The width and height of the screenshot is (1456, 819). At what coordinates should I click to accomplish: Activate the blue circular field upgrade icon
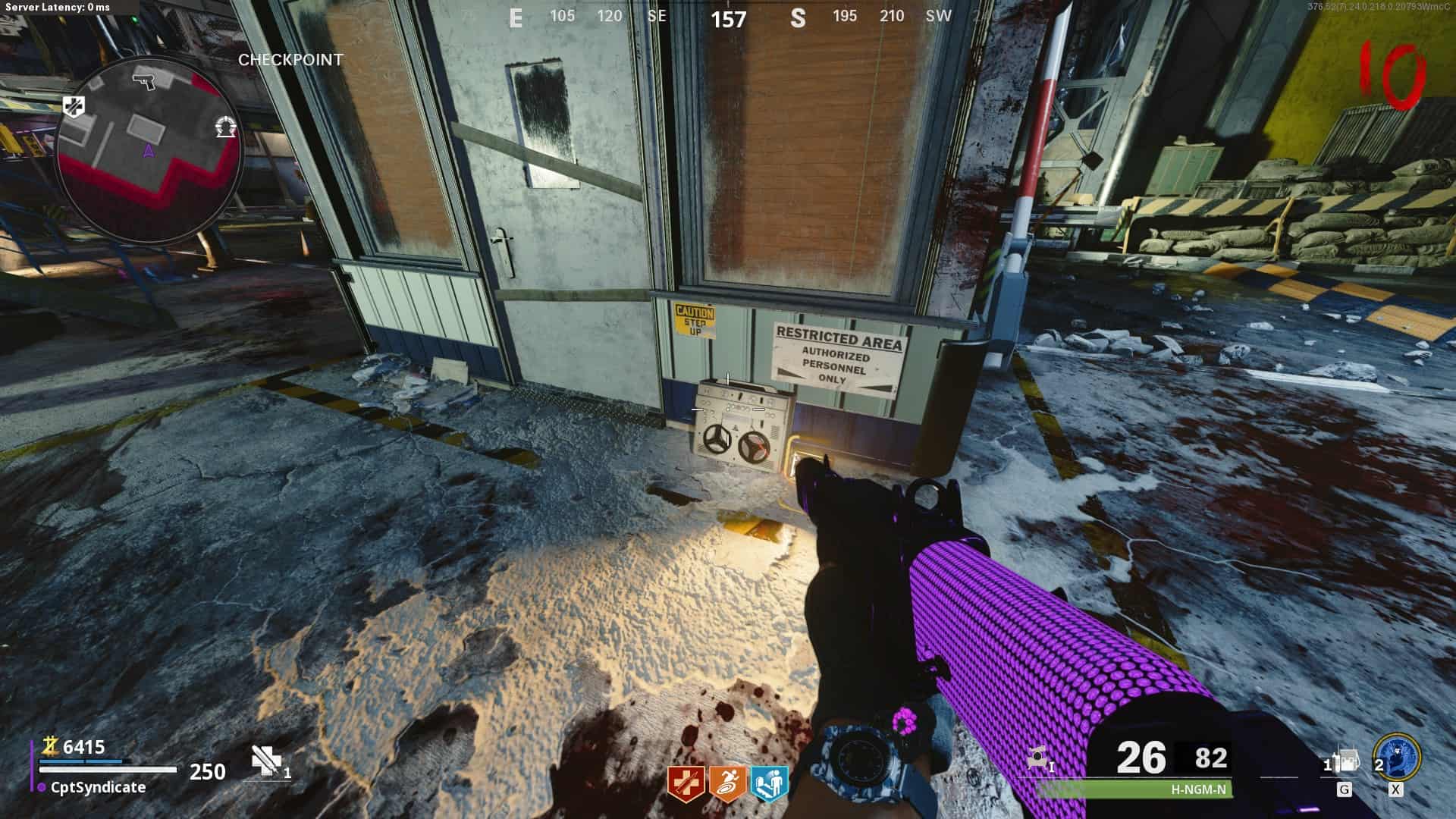[x=1397, y=758]
